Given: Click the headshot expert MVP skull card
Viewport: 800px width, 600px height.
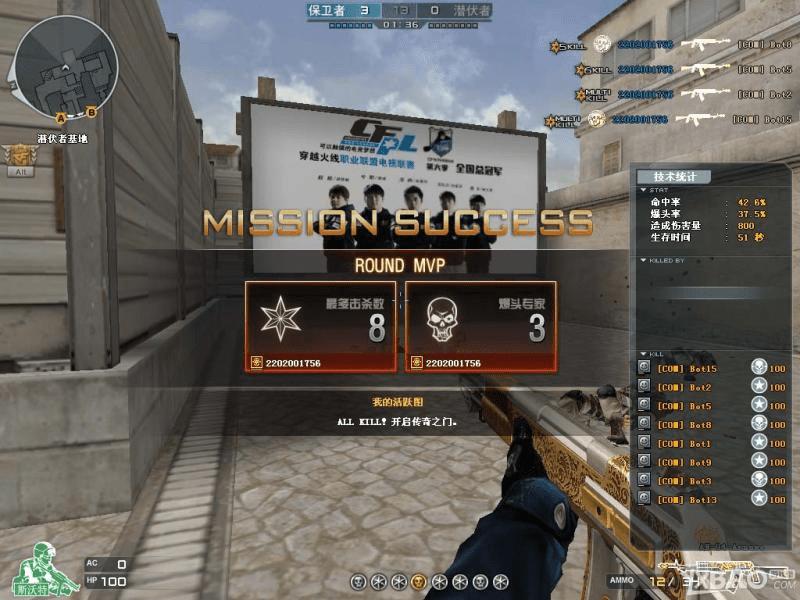Looking at the screenshot, I should tap(480, 326).
